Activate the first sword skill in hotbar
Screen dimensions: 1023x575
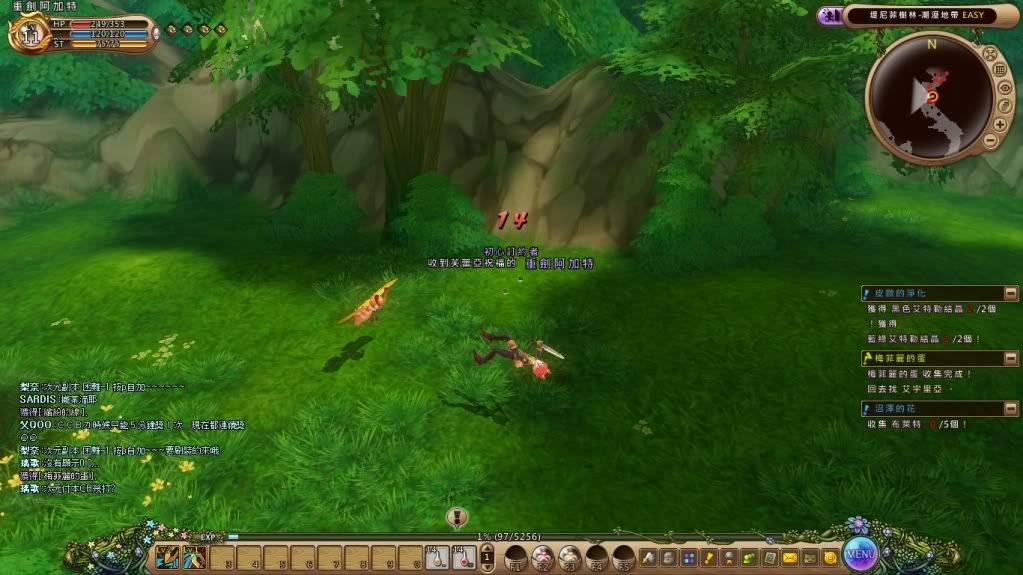pyautogui.click(x=167, y=557)
